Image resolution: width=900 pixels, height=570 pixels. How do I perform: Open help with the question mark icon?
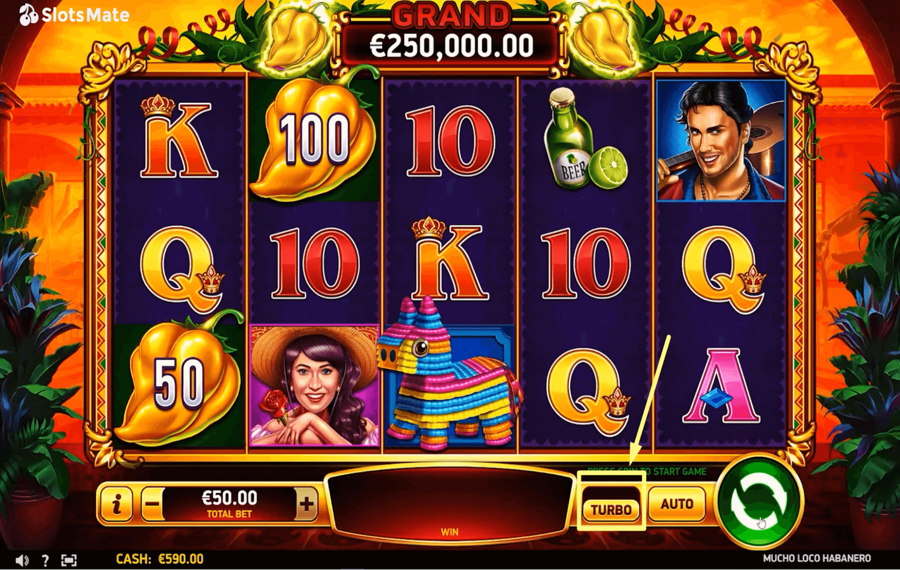tap(45, 560)
